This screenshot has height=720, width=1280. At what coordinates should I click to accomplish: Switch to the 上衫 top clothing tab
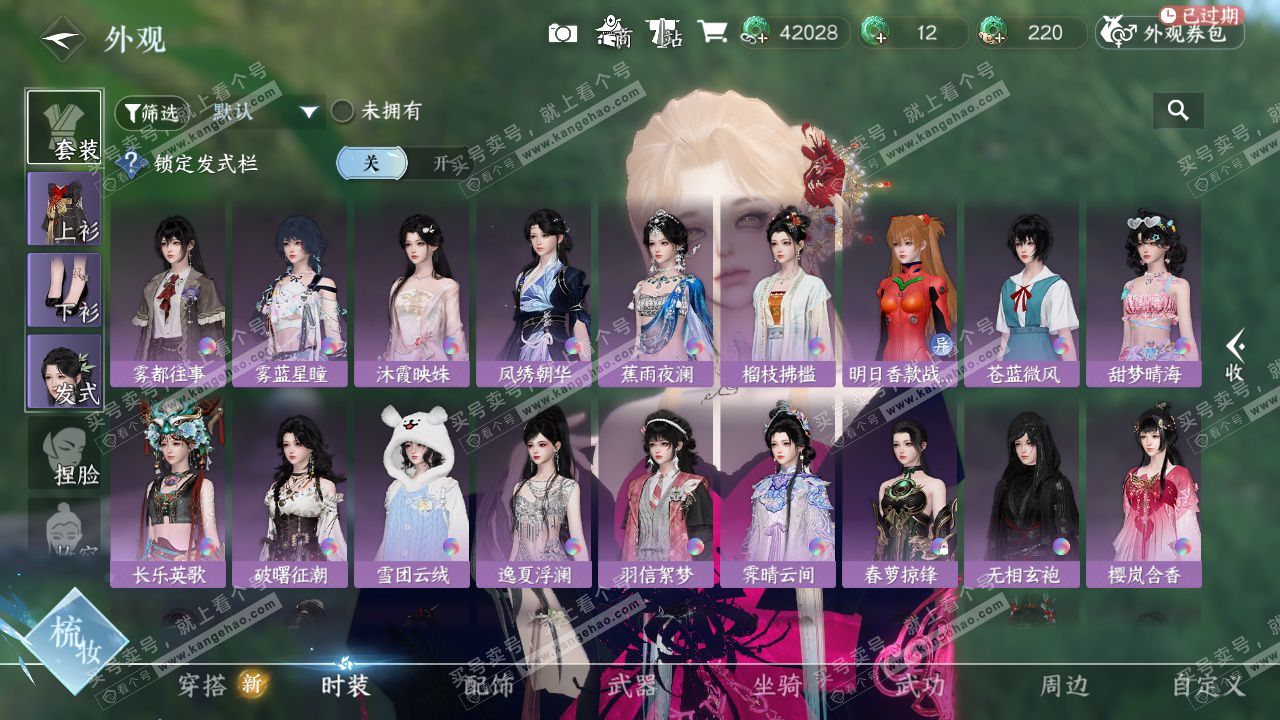pos(64,208)
